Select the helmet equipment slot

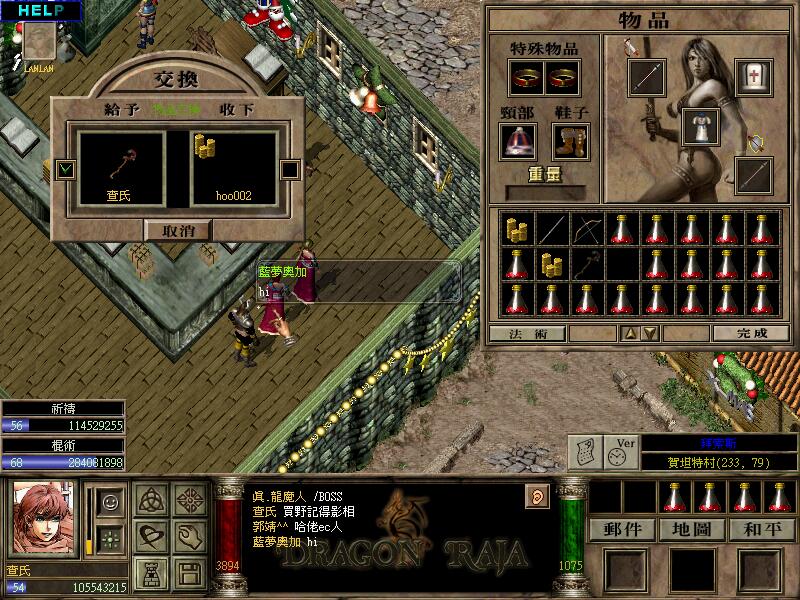click(x=752, y=77)
